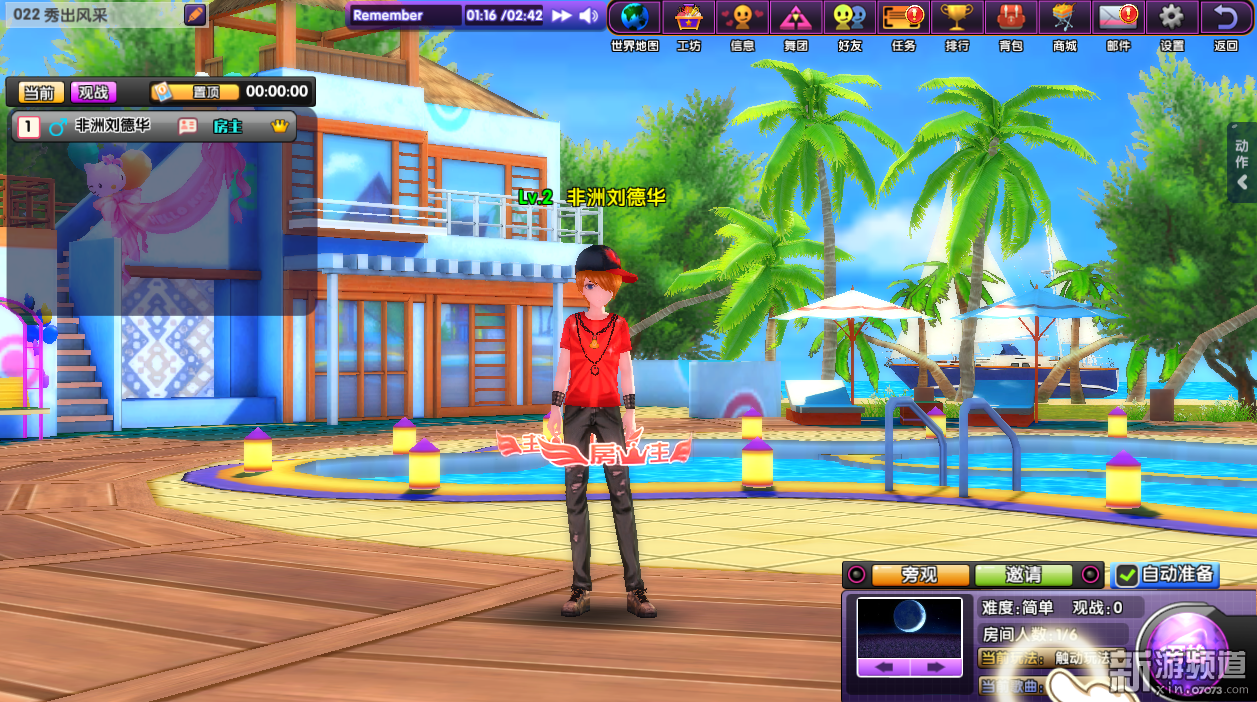Open the backpack (背包)
The width and height of the screenshot is (1257, 702).
click(x=1011, y=18)
